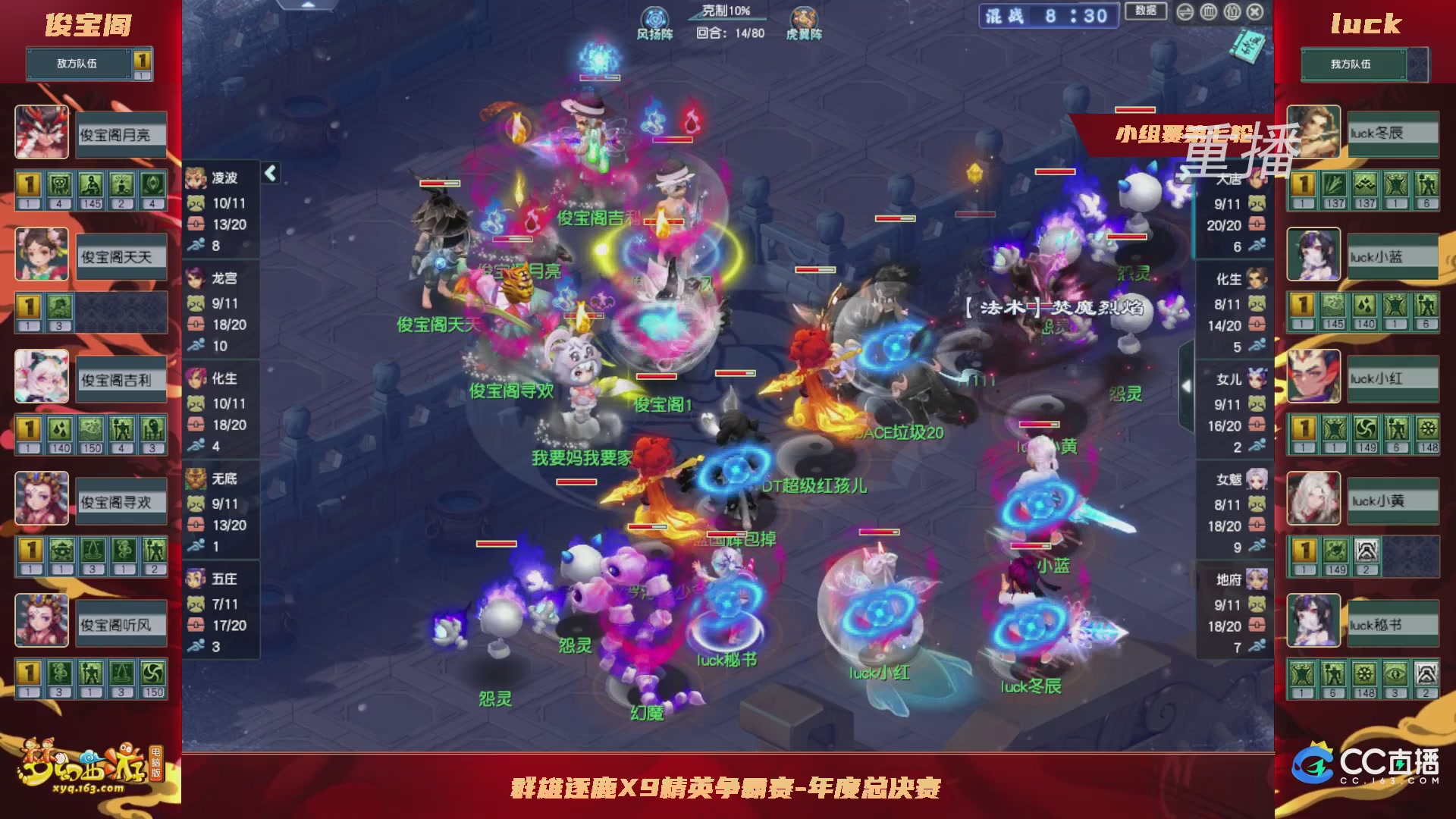Open the battle speed arrows icon top right
The height and width of the screenshot is (819, 1456).
click(1185, 13)
